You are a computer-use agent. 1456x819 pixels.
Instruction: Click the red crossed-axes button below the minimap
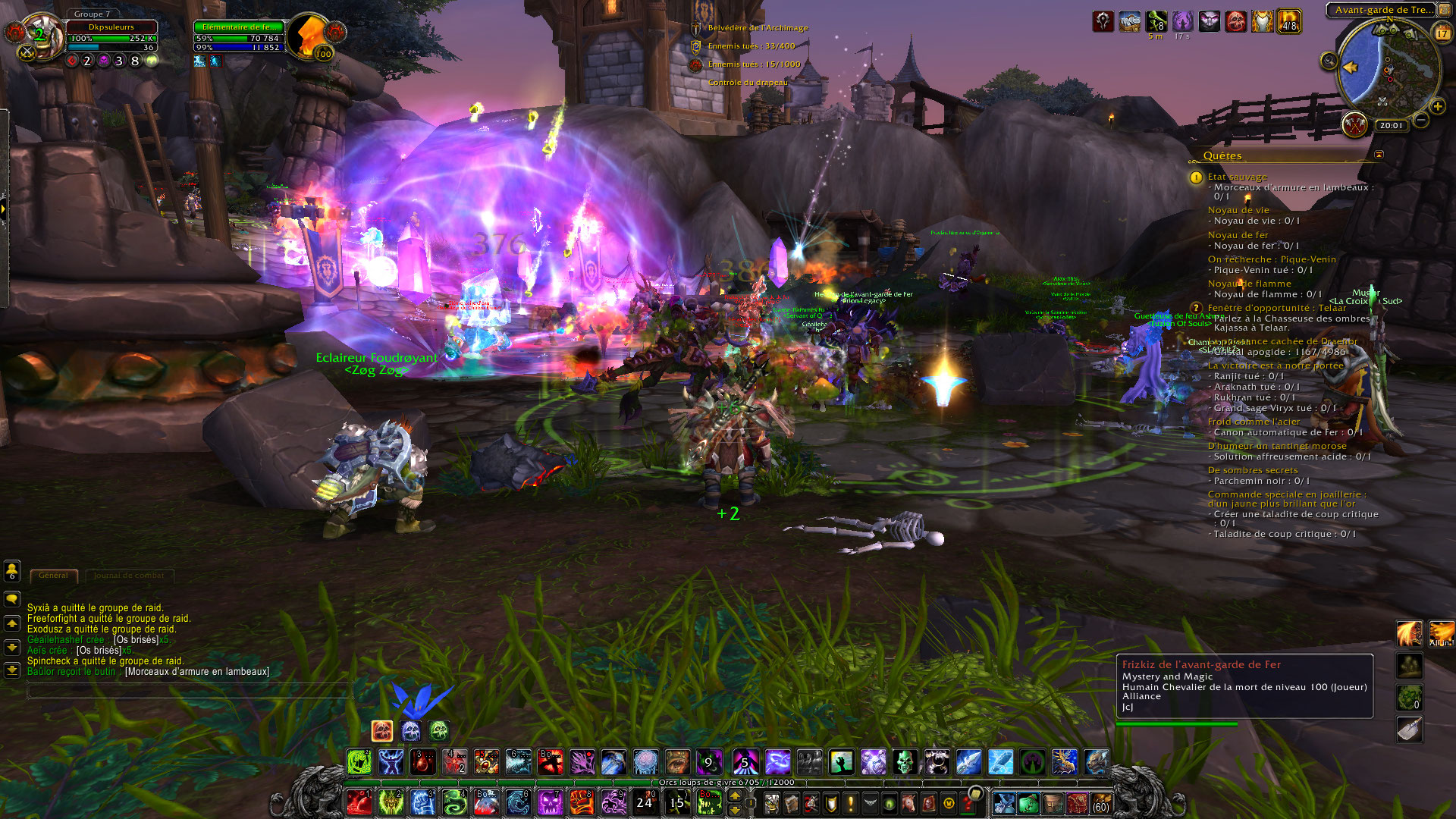tap(1354, 124)
